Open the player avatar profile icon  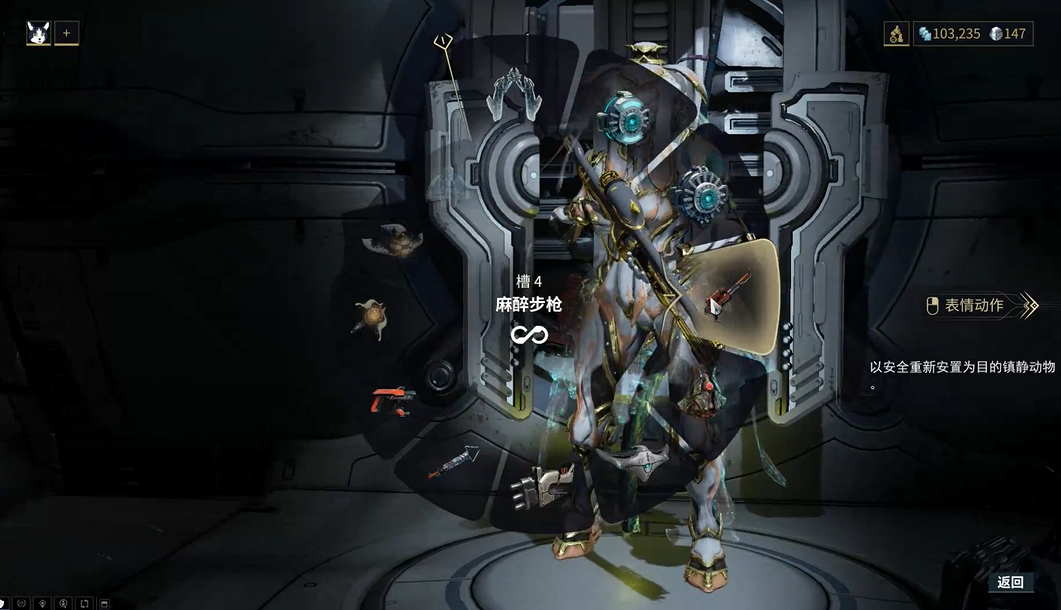click(x=39, y=33)
